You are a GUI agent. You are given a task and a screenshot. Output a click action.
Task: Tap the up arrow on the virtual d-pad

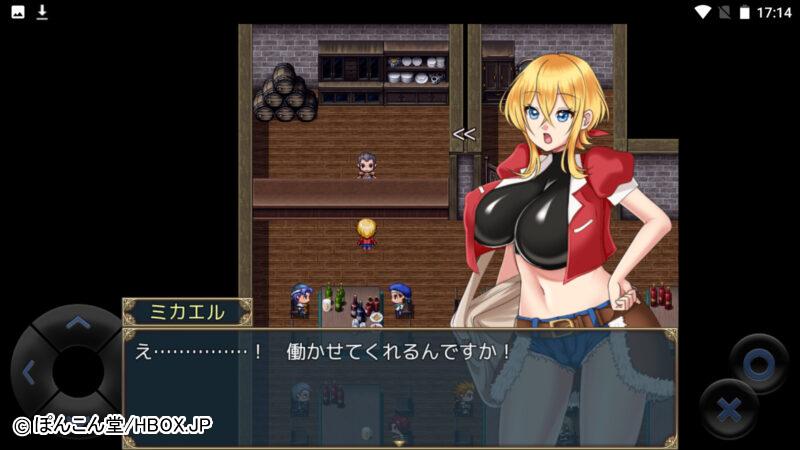point(77,323)
